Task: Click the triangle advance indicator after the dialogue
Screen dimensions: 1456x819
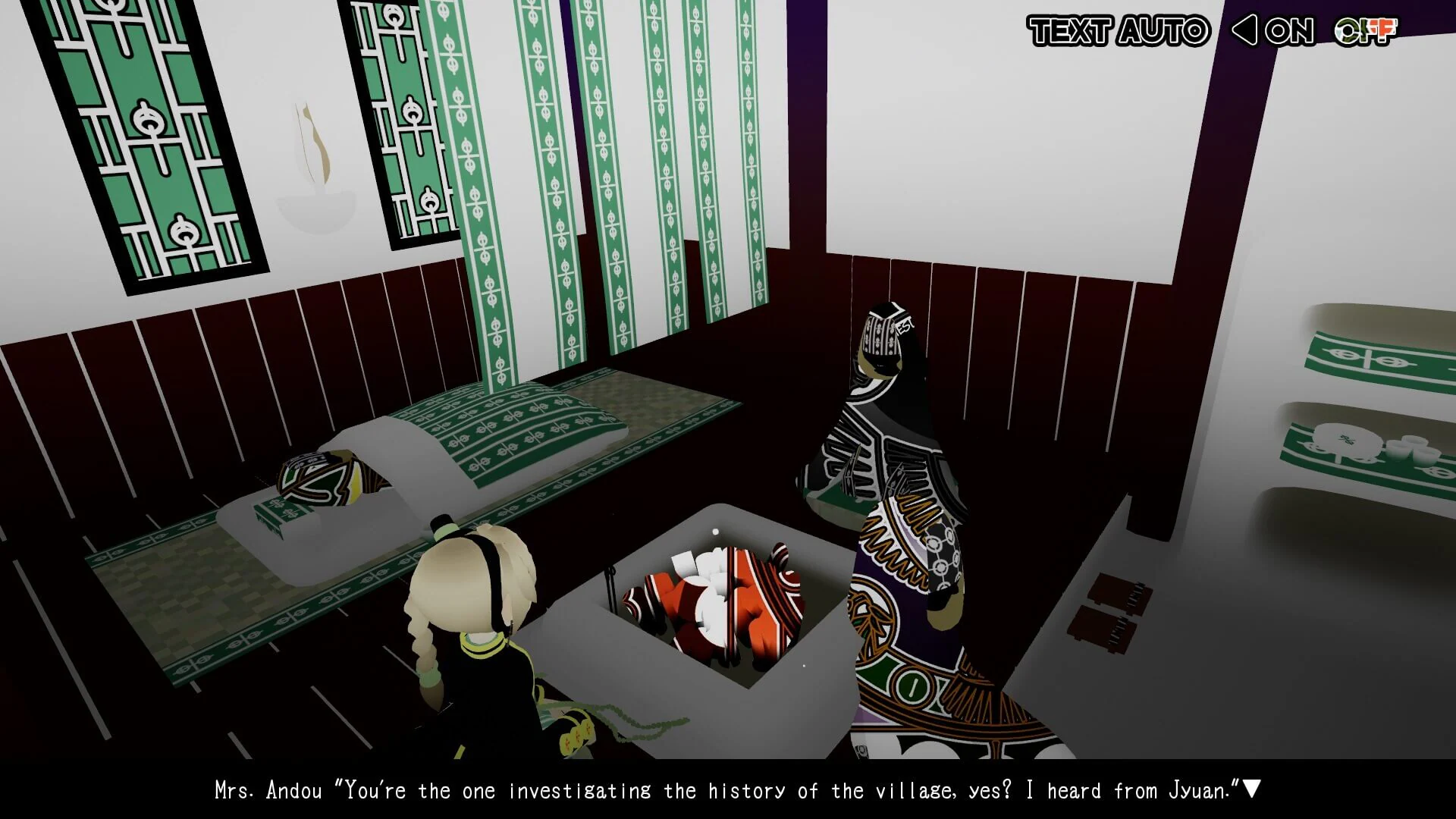Action: (x=1253, y=789)
